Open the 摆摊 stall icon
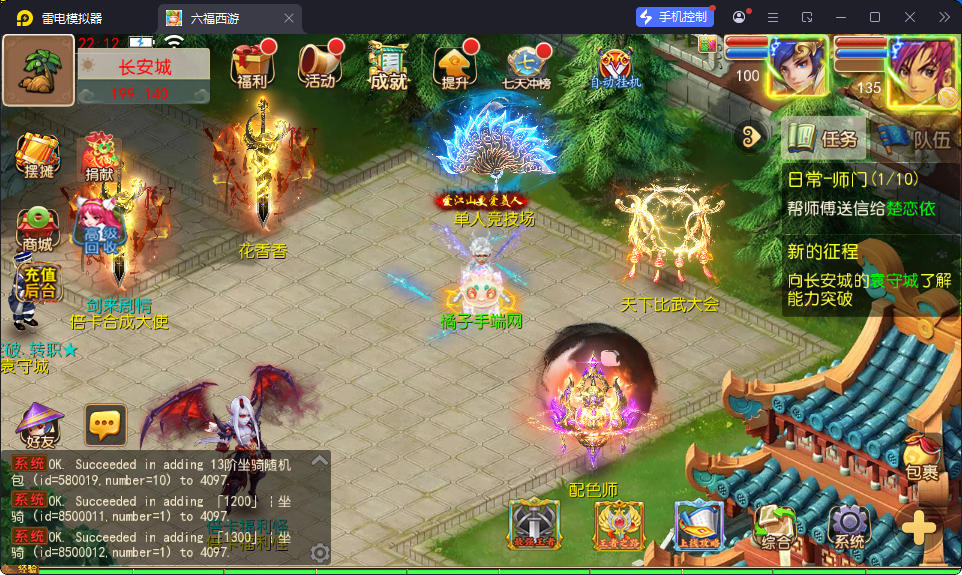Viewport: 962px width, 575px height. coord(38,157)
